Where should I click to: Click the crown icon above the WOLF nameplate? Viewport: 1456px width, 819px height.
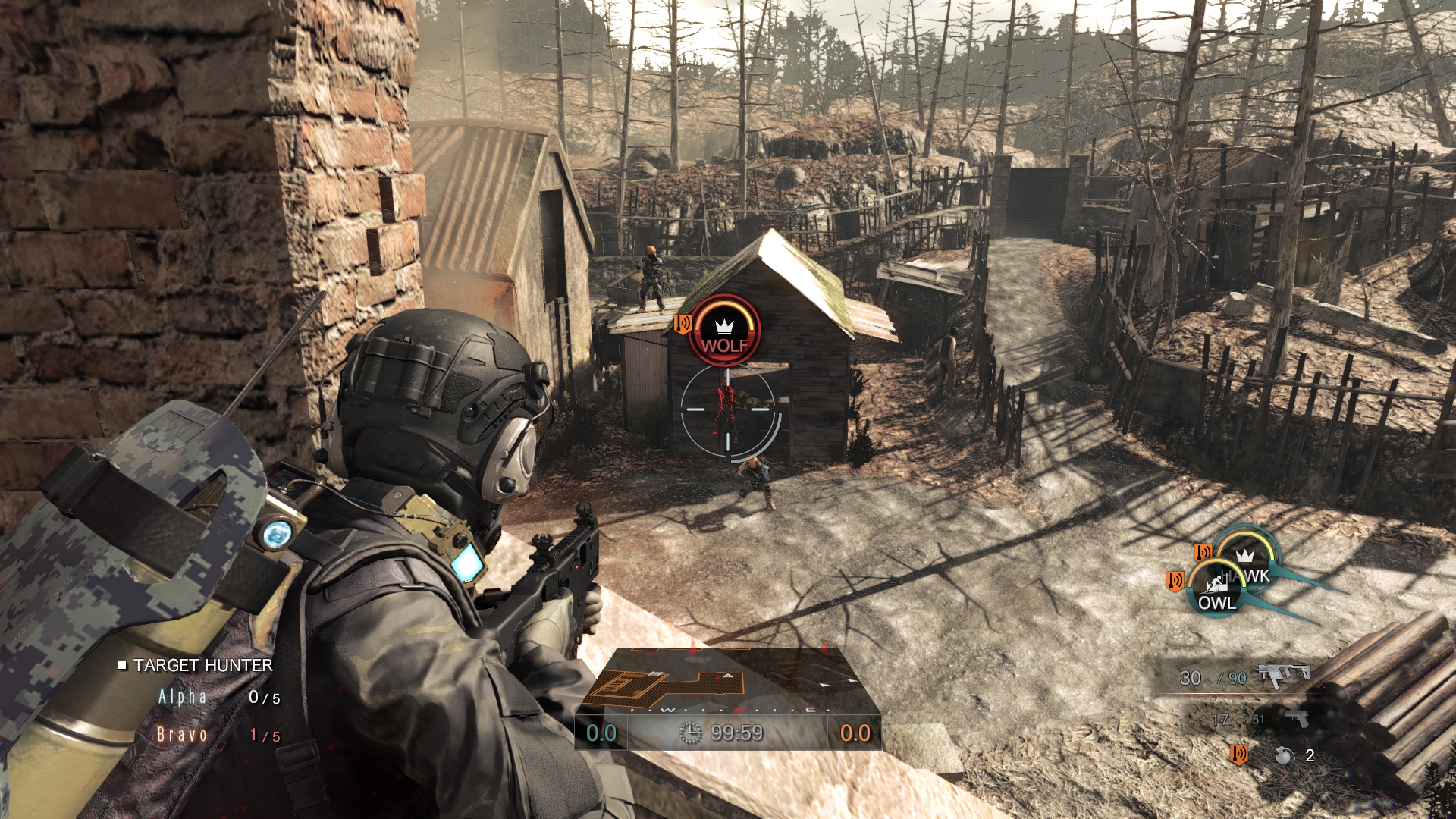coord(726,325)
